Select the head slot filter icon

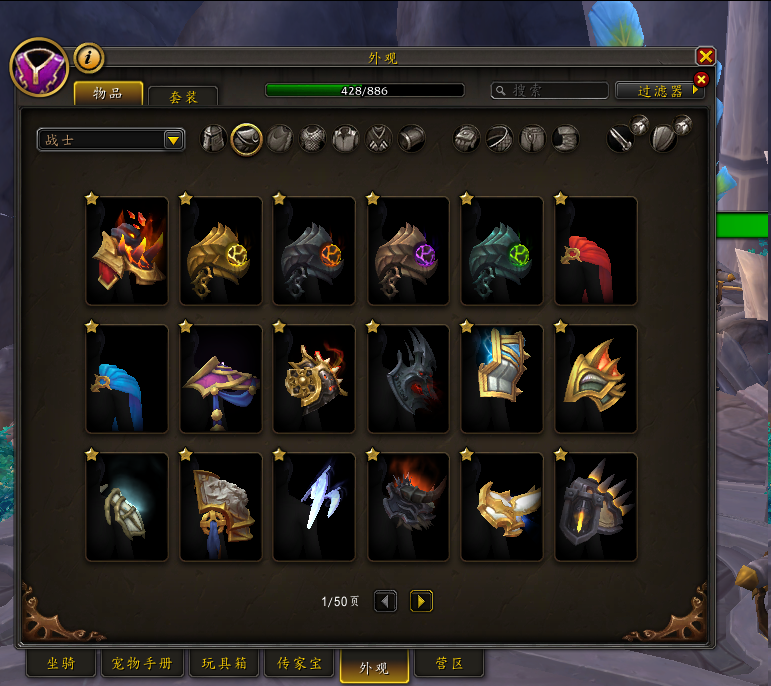214,139
